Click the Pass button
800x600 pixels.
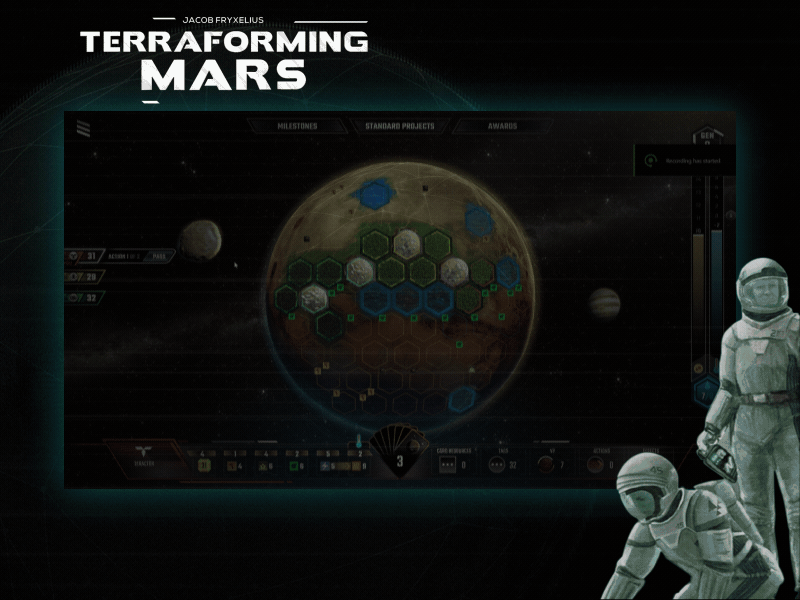pos(158,256)
